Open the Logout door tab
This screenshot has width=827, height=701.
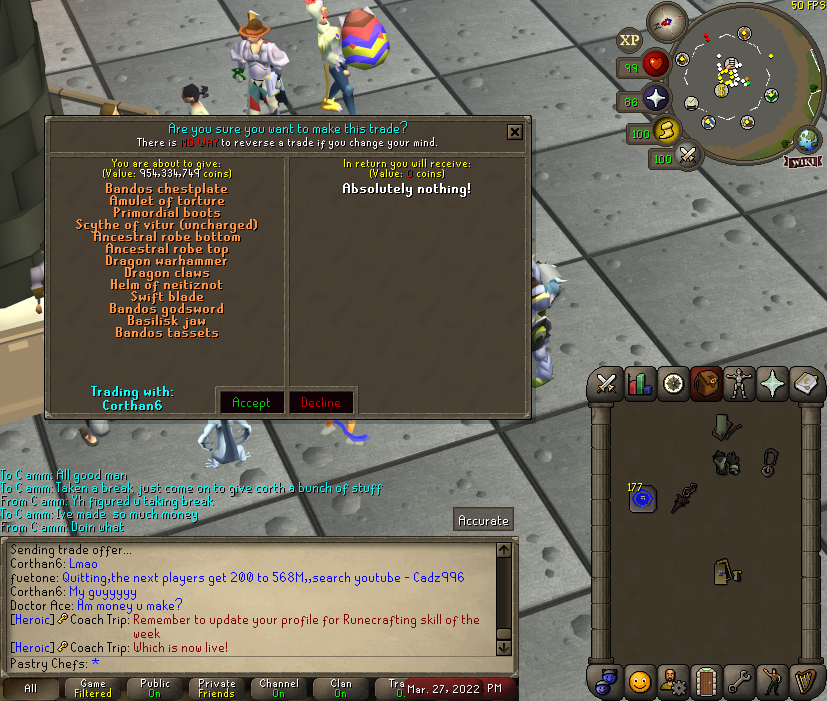coord(706,680)
